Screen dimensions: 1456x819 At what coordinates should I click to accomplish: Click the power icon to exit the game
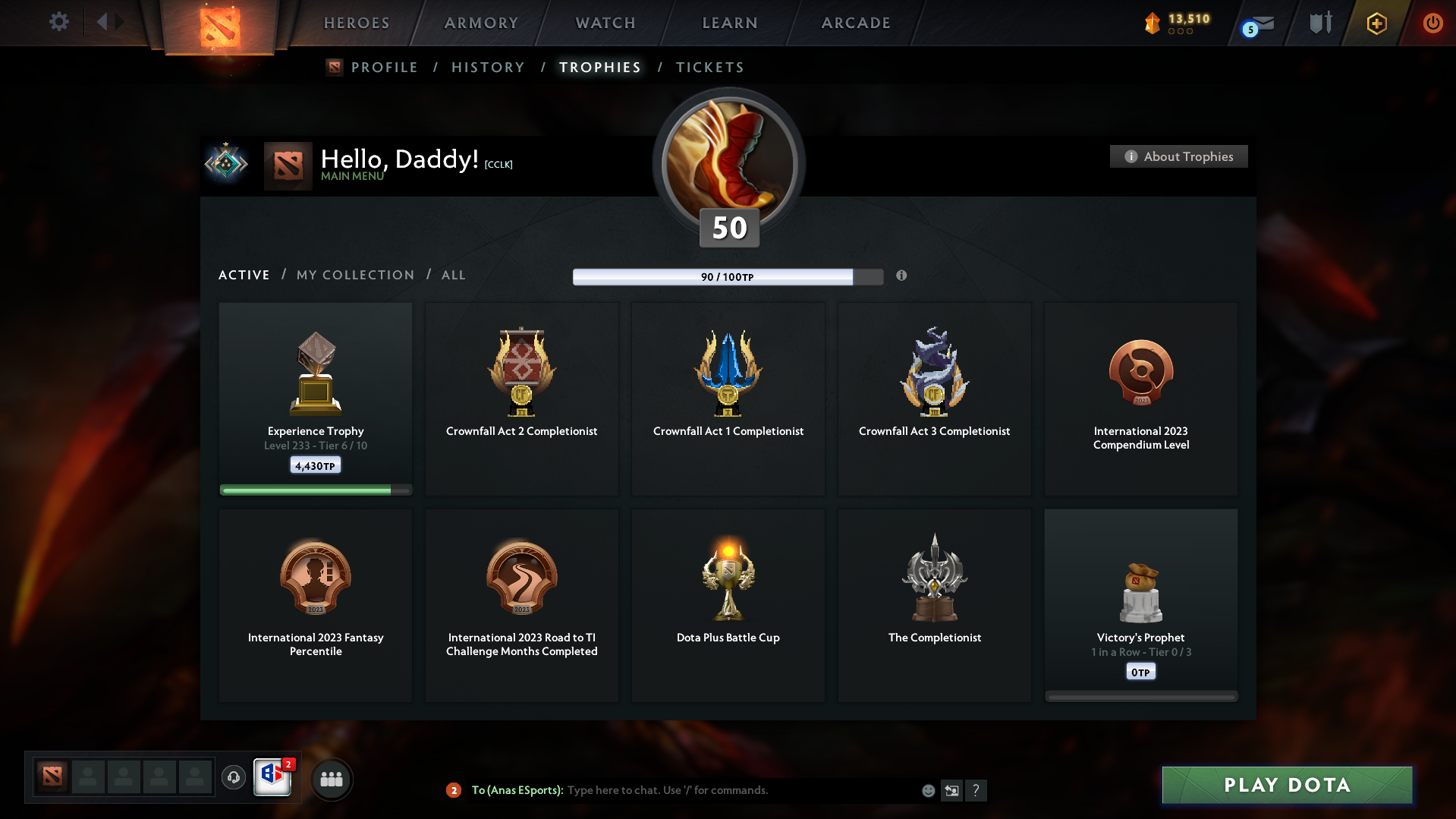click(1432, 23)
